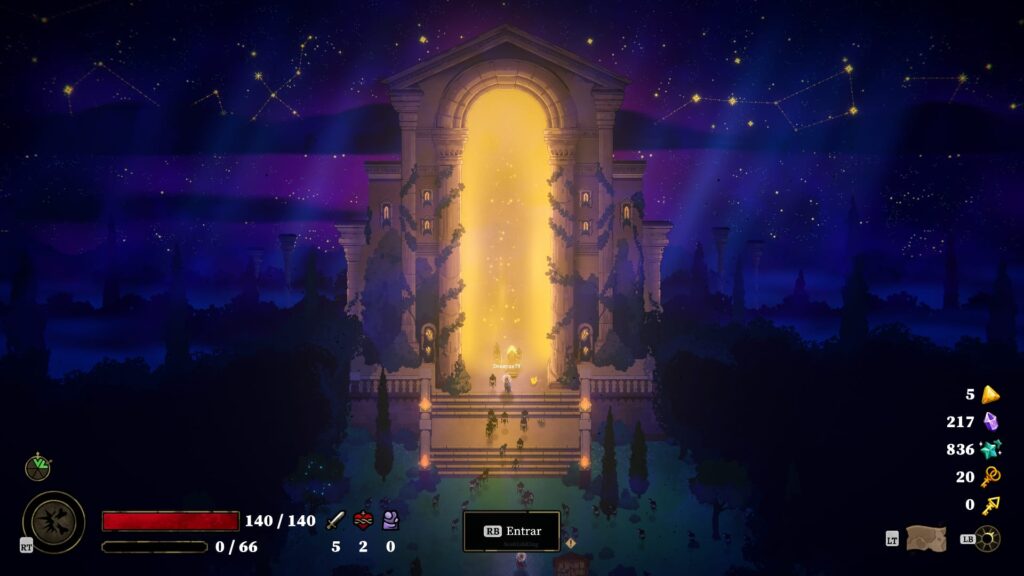Click the teal sparkling star icon
Screen dimensions: 1024x576
990,449
